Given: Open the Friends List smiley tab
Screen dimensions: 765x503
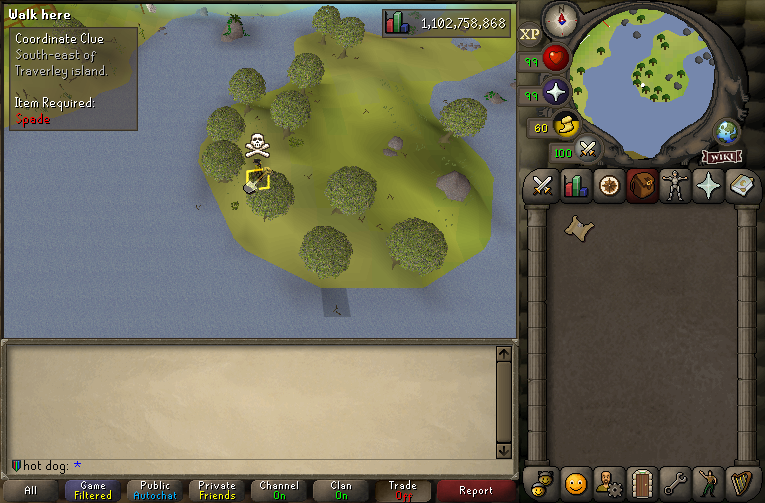Looking at the screenshot, I should point(576,483).
